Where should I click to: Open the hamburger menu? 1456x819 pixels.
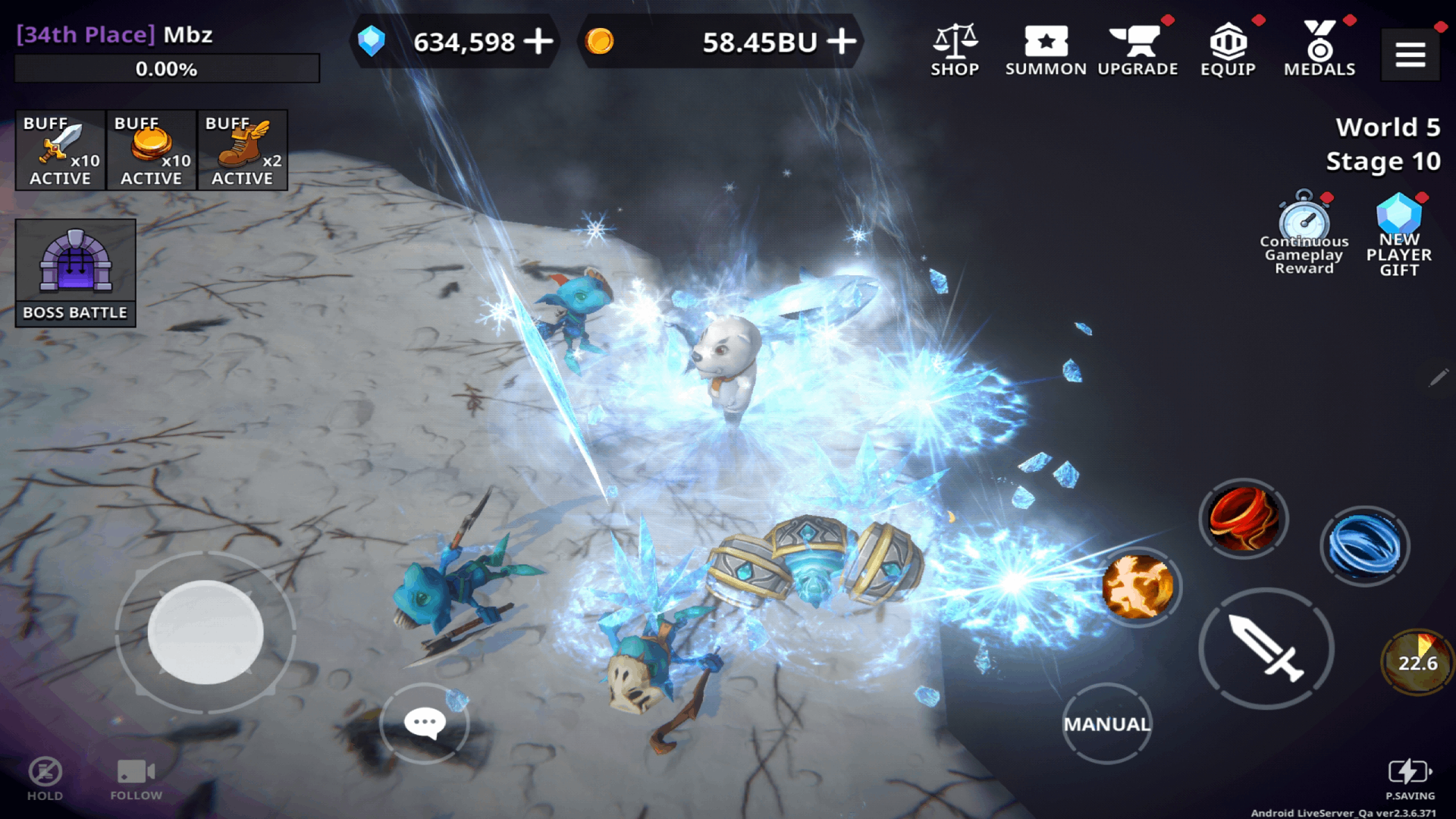(x=1410, y=55)
